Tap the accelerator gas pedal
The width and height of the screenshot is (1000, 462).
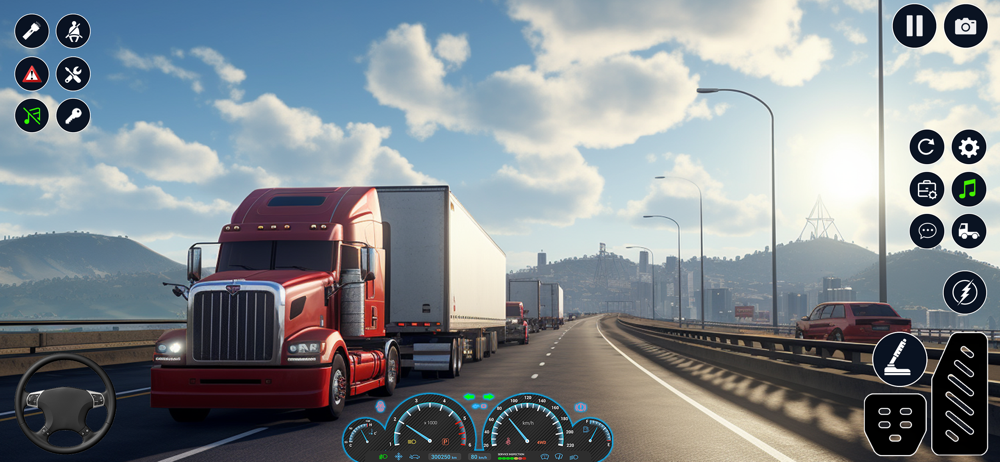coord(959,393)
